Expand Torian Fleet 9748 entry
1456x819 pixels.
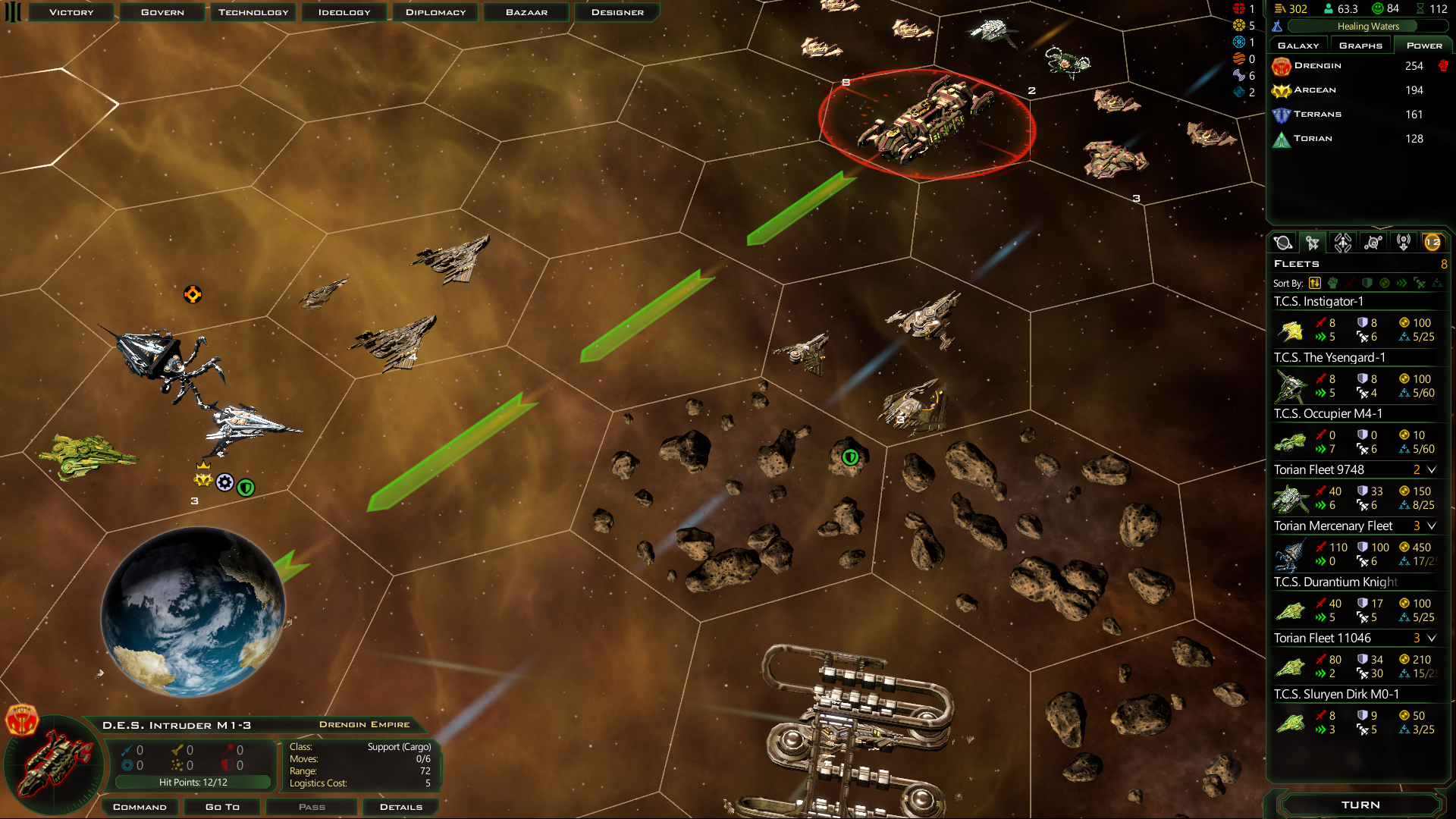[x=1432, y=470]
